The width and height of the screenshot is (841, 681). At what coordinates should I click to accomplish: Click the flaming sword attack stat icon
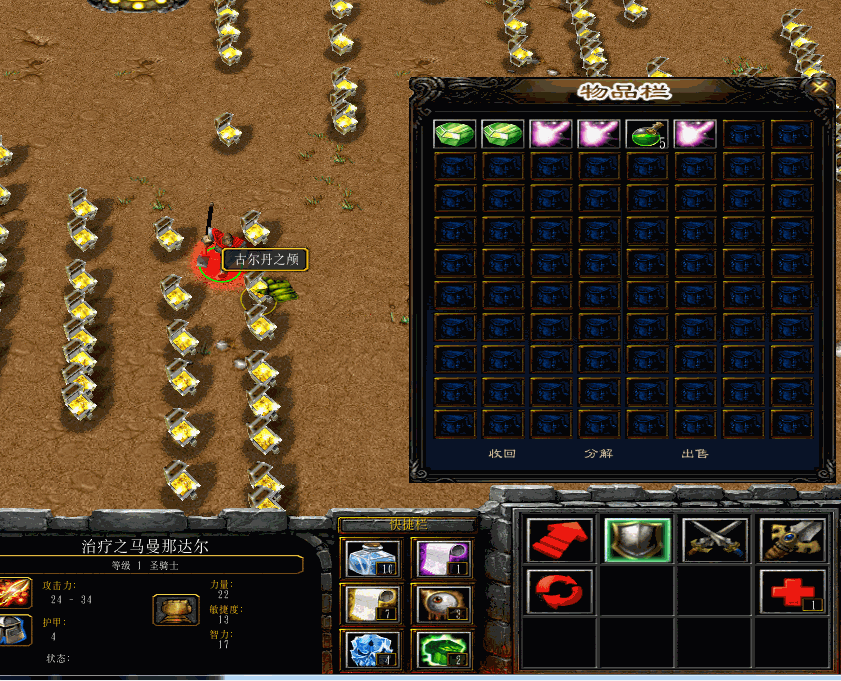[x=15, y=592]
